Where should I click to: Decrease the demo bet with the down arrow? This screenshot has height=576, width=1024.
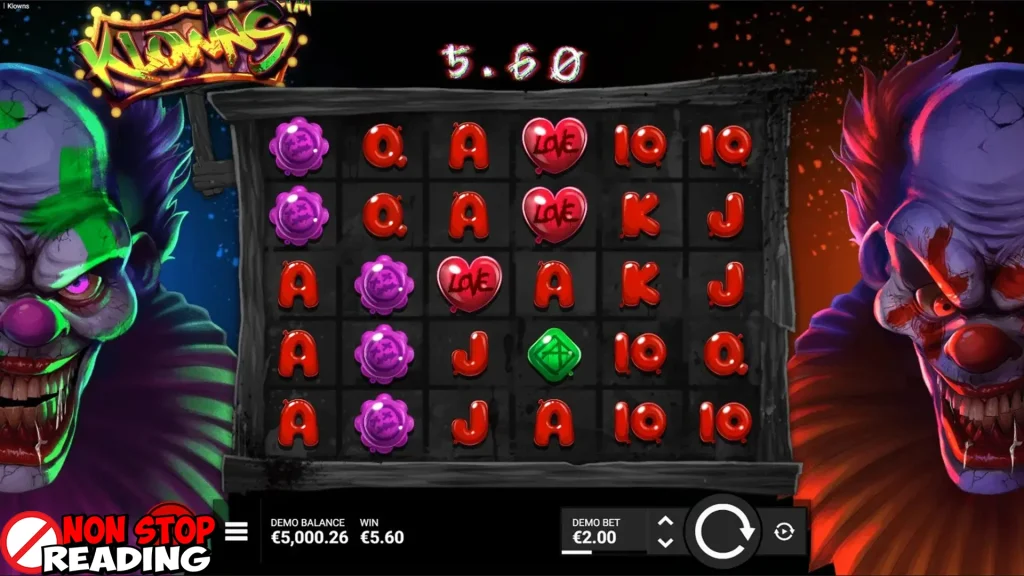(x=665, y=543)
